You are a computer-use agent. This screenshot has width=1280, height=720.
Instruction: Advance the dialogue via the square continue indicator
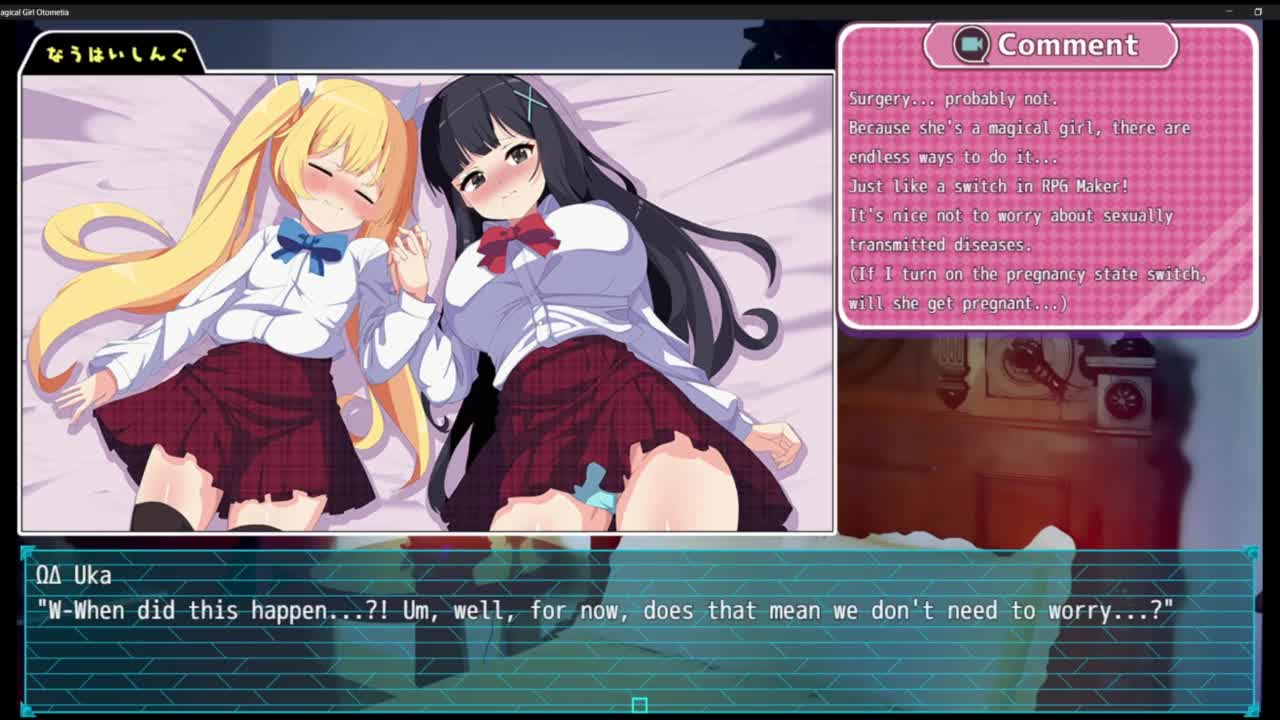[x=639, y=705]
